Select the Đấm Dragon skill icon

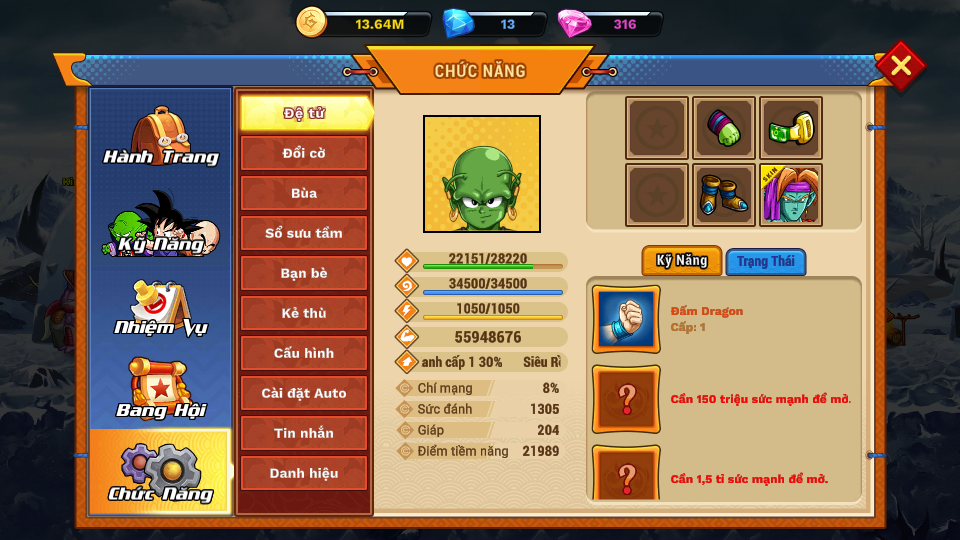point(626,320)
